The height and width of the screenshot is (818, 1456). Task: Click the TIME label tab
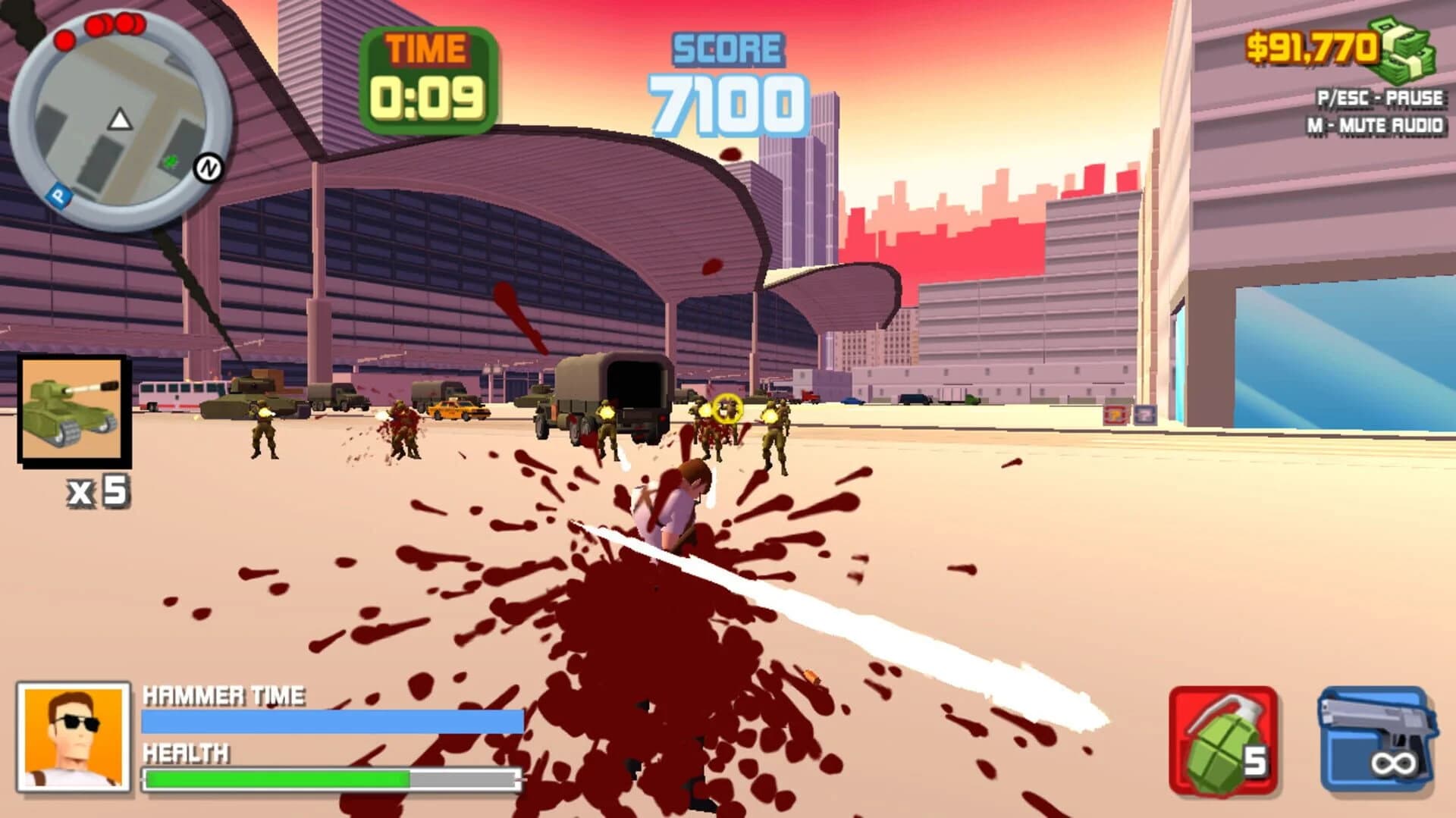pos(425,49)
